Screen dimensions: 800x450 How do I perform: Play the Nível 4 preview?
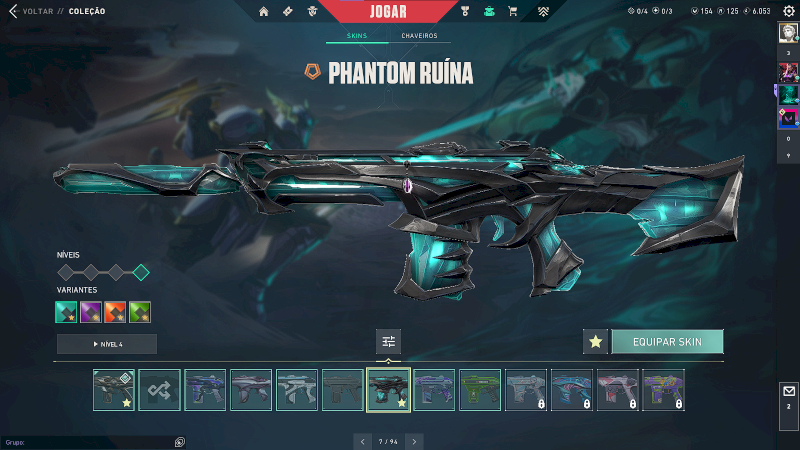107,344
